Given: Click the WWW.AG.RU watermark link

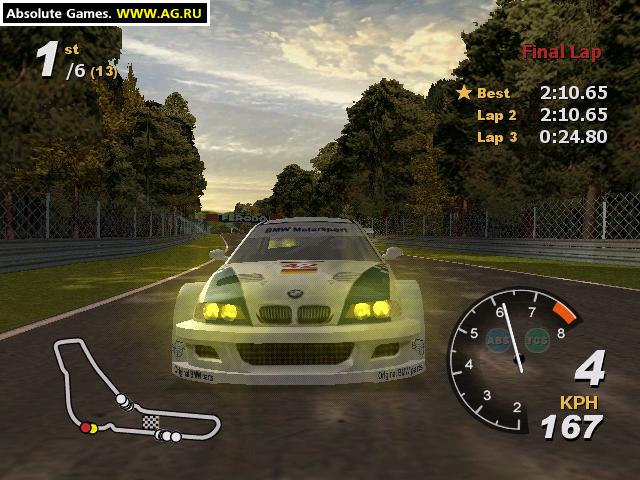Looking at the screenshot, I should 161,13.
